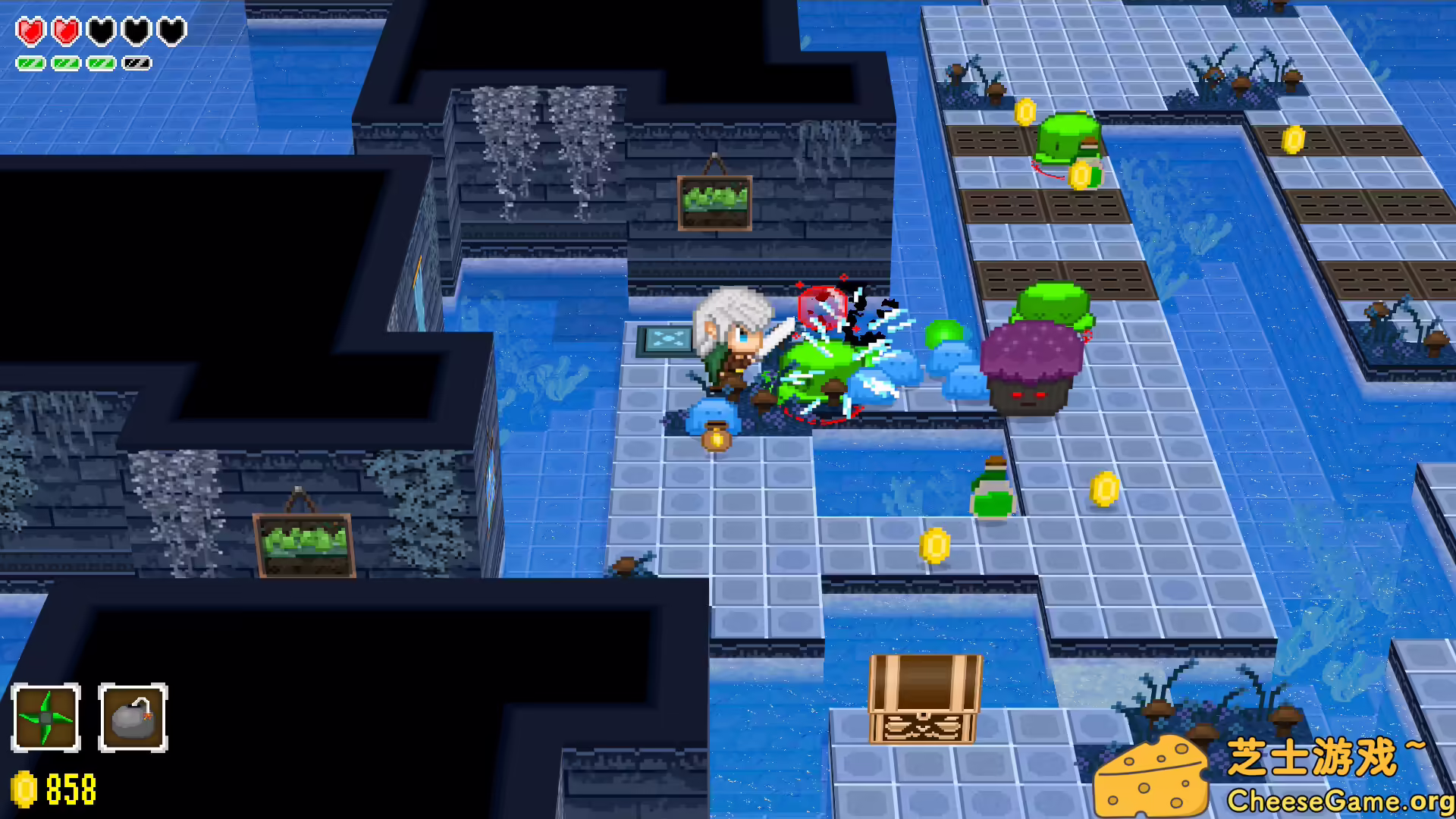Expand the framed slime painting near the top wall

tap(713, 203)
